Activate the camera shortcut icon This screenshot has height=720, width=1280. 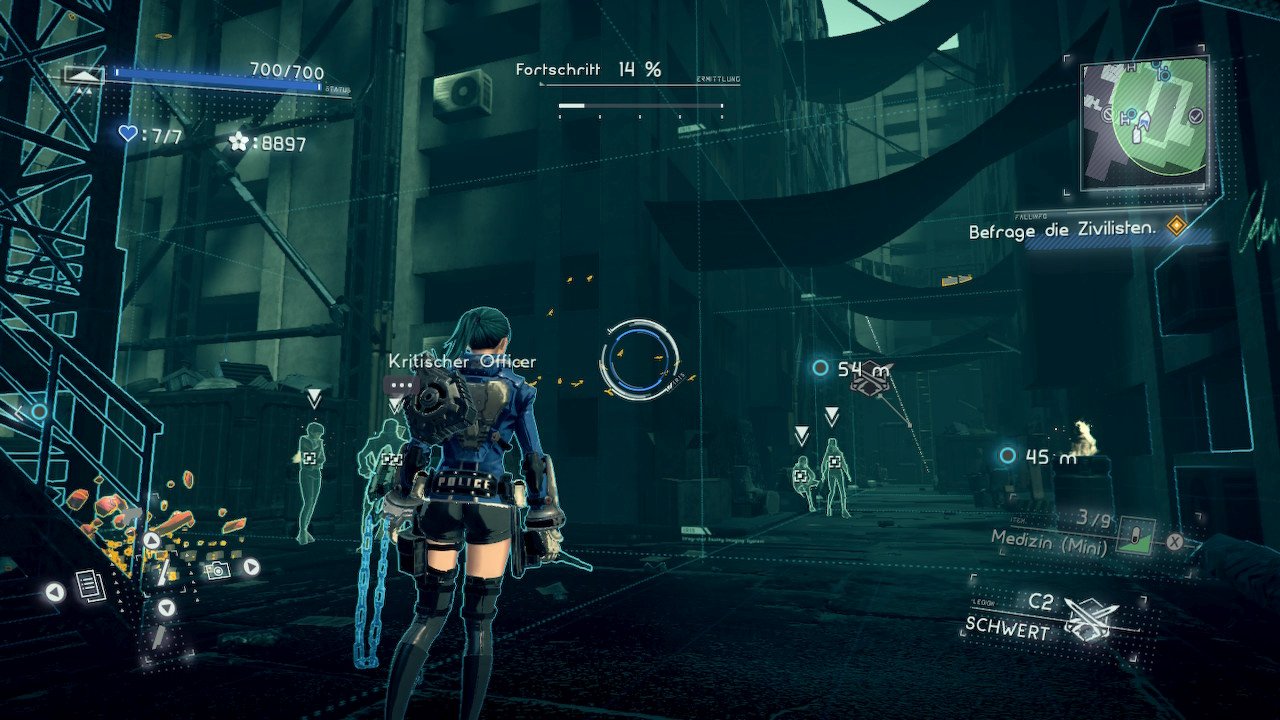pos(214,569)
